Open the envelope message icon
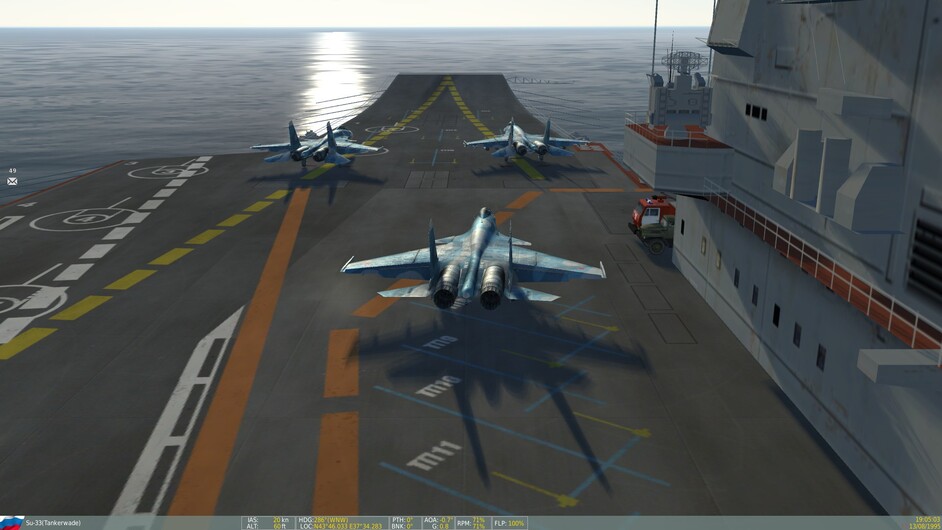Image resolution: width=942 pixels, height=530 pixels. [12, 181]
